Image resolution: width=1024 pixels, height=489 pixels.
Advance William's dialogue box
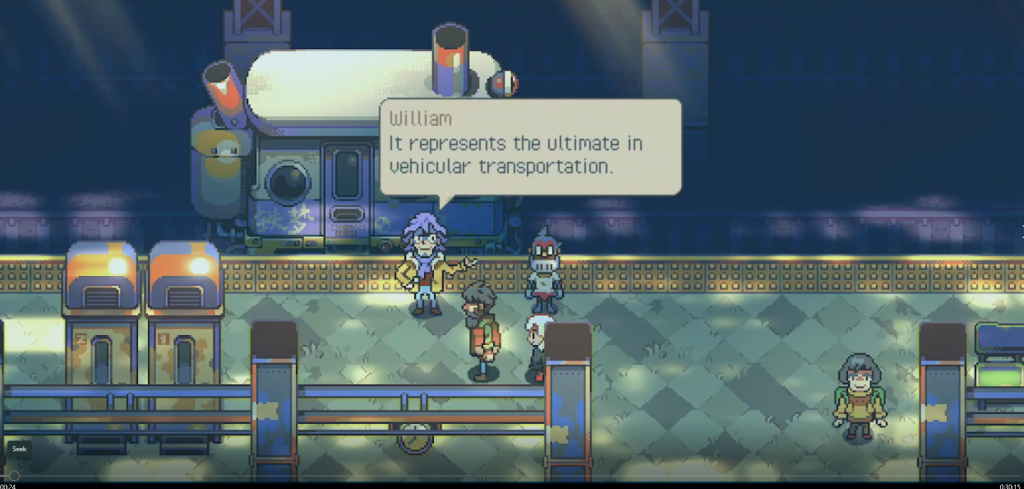pyautogui.click(x=530, y=146)
